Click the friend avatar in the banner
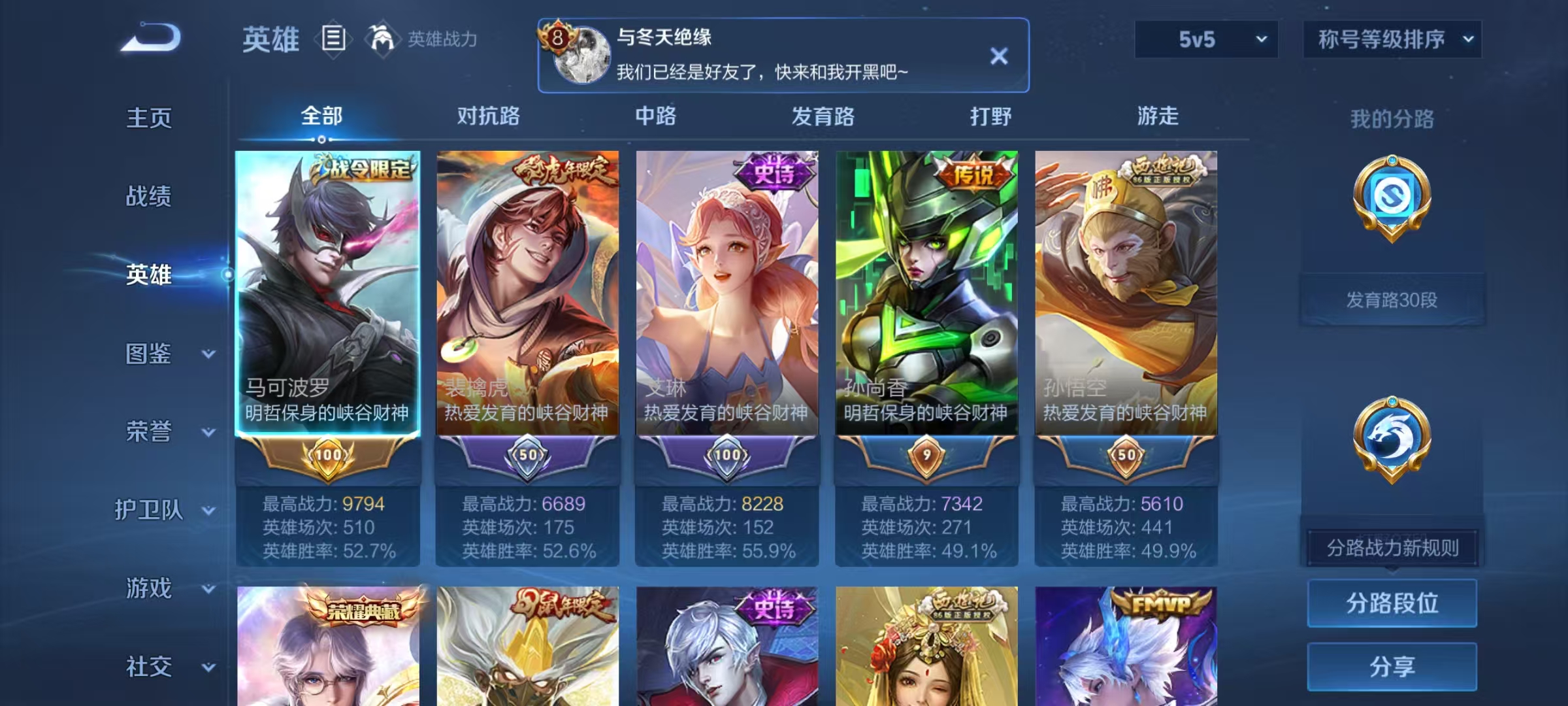This screenshot has height=706, width=1568. (x=583, y=56)
